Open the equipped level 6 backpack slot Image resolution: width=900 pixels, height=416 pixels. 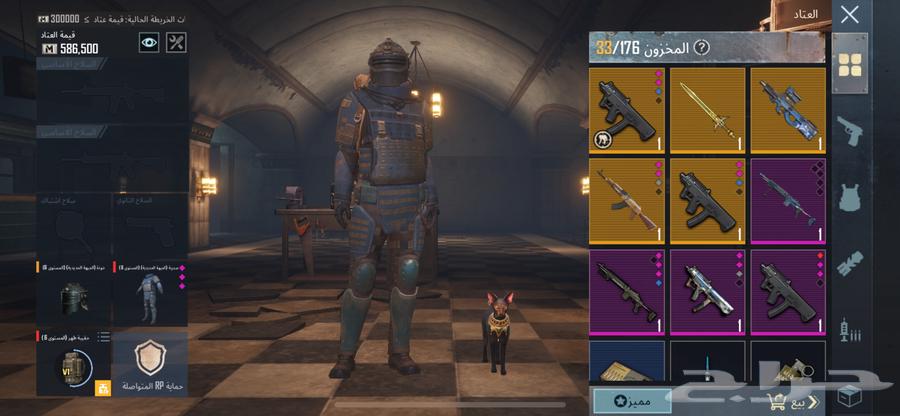72,365
